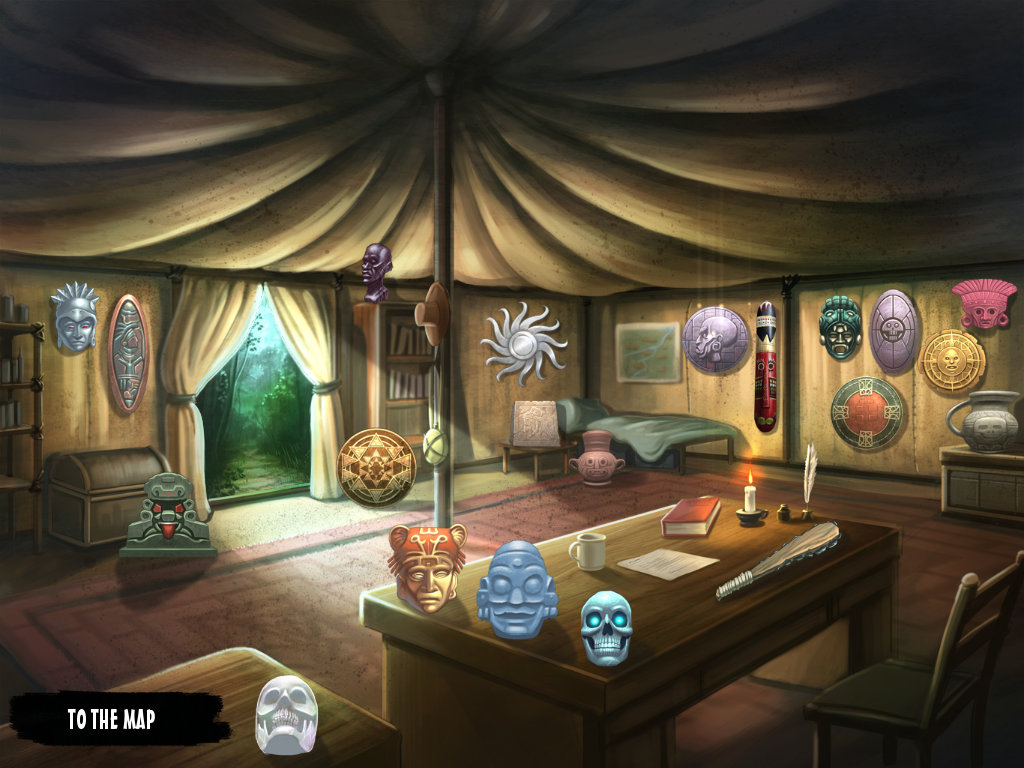Select the glowing-eyed blue skull trophy
1024x768 pixels.
(x=606, y=627)
